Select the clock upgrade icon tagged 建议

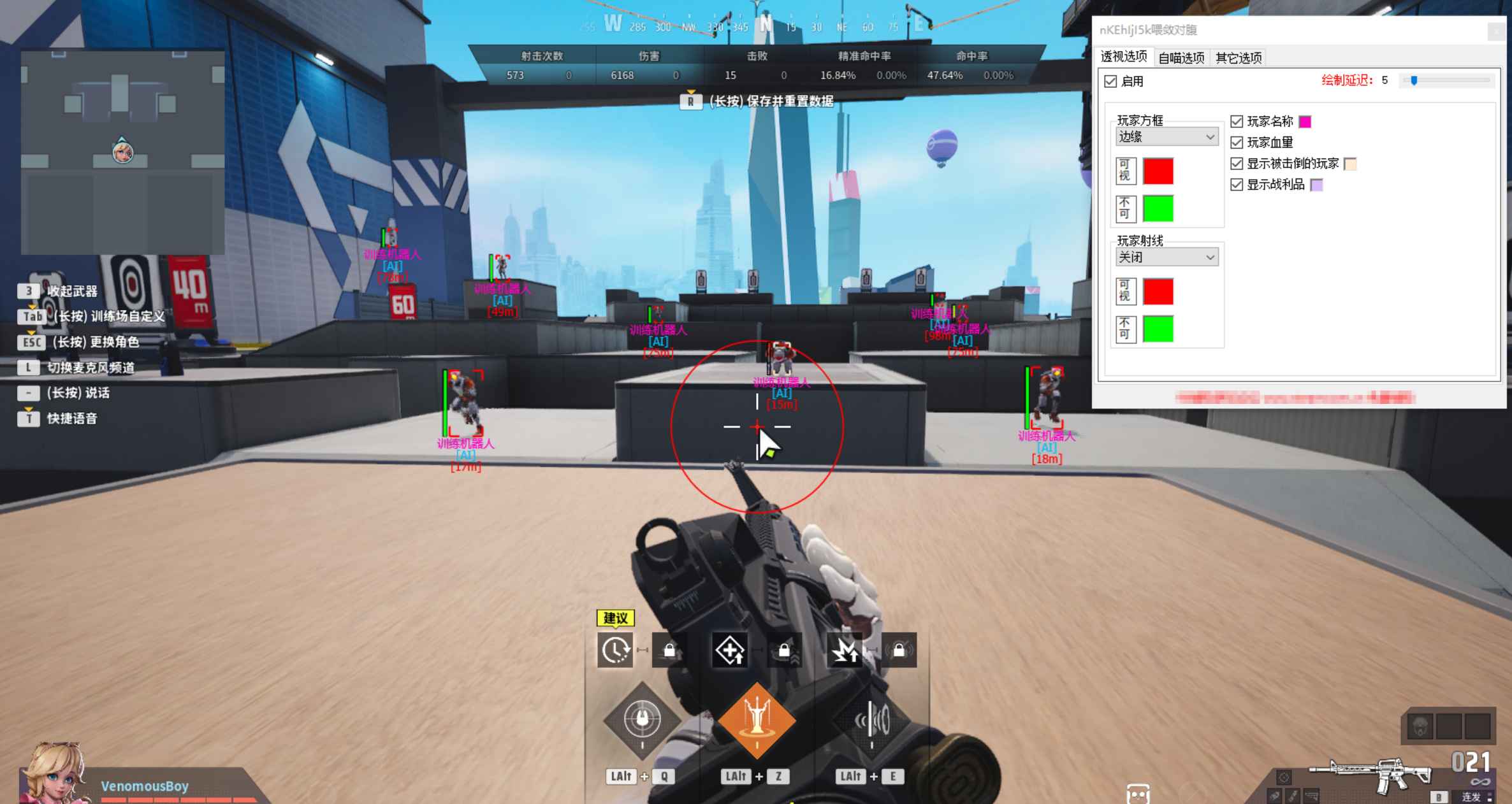pos(615,650)
